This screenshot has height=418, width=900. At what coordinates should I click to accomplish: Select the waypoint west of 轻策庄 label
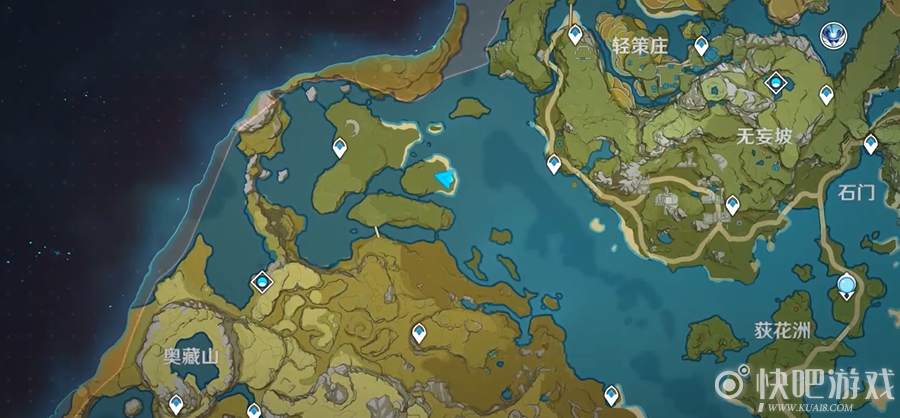point(575,34)
